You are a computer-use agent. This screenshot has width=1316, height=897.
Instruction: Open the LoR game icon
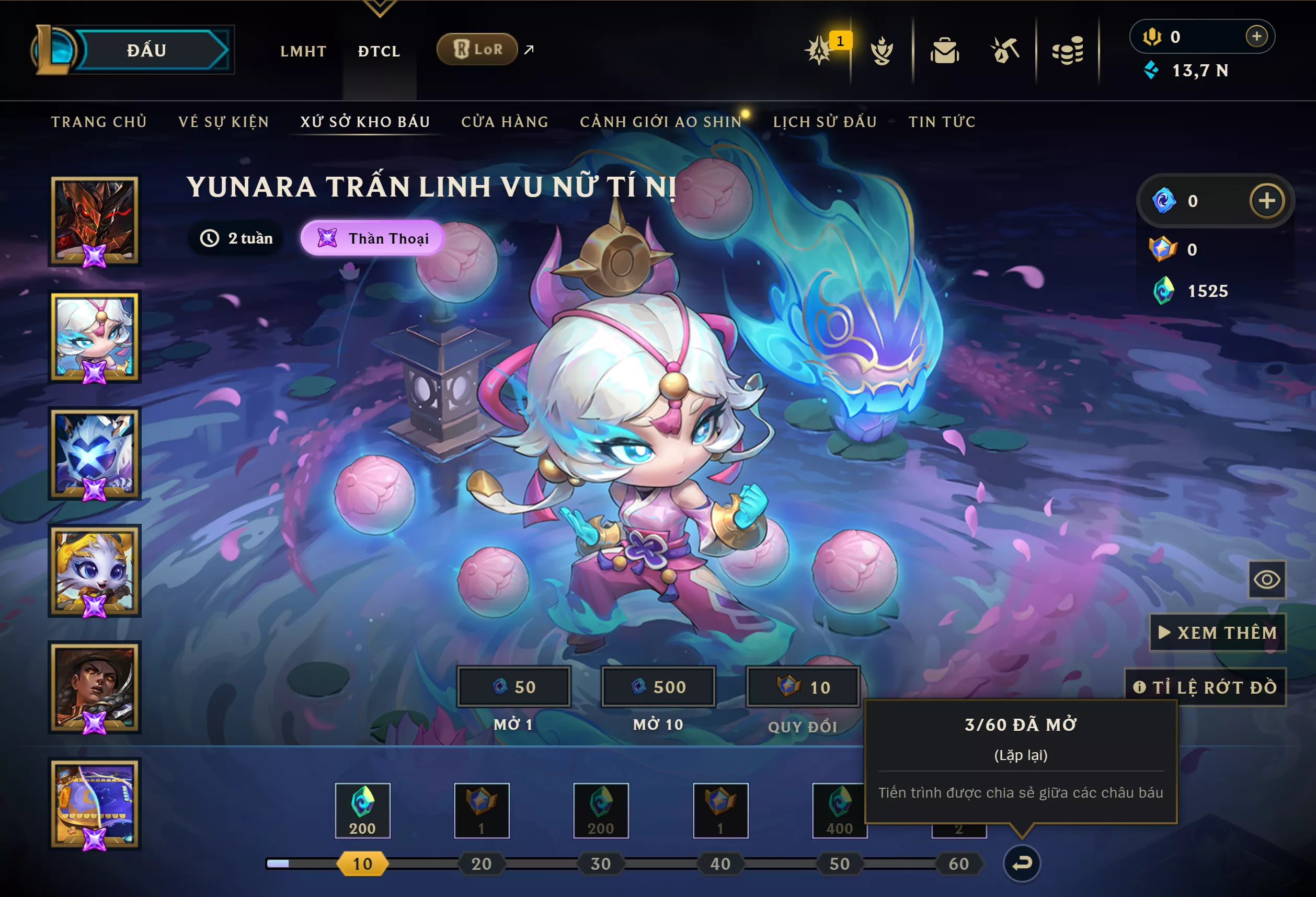[x=477, y=49]
